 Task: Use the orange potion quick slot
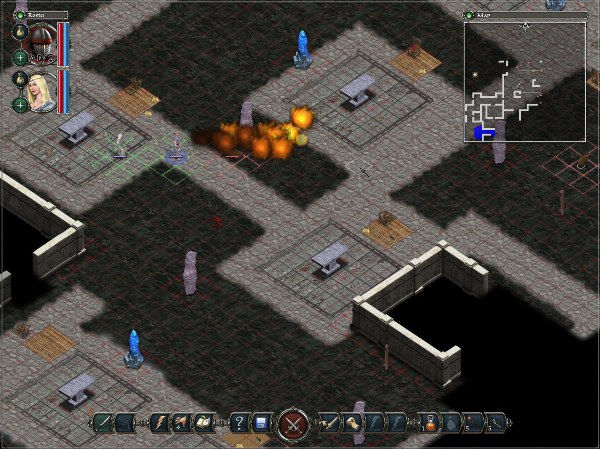click(430, 423)
